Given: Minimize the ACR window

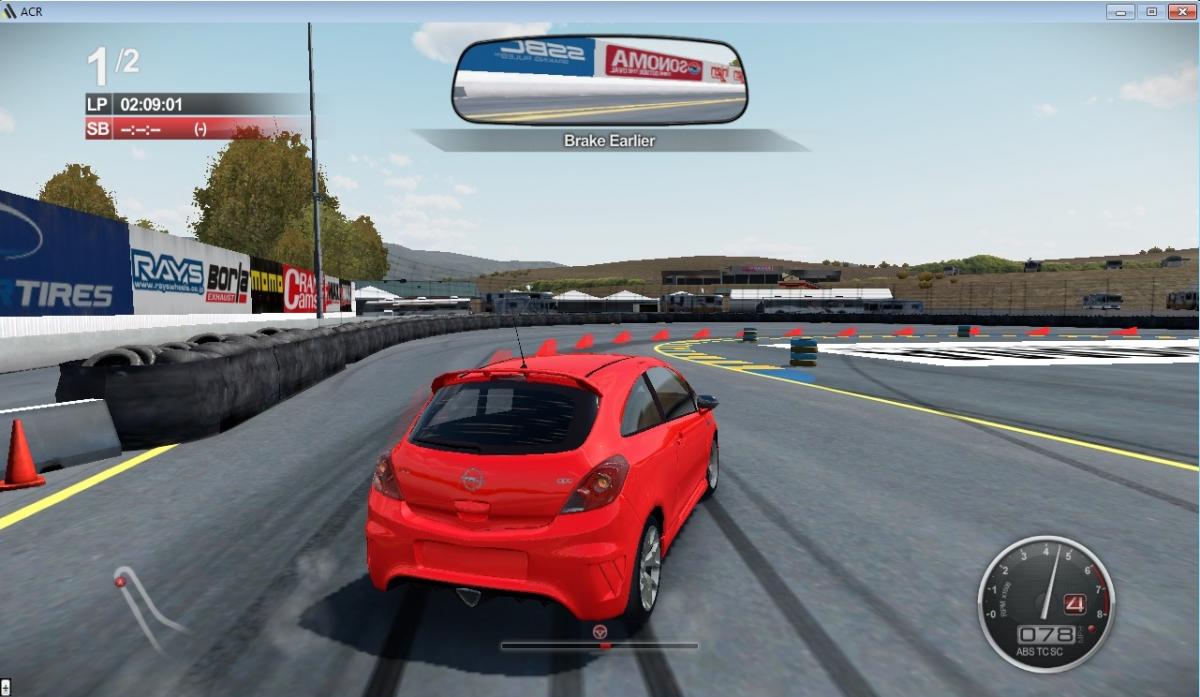Looking at the screenshot, I should click(1120, 11).
